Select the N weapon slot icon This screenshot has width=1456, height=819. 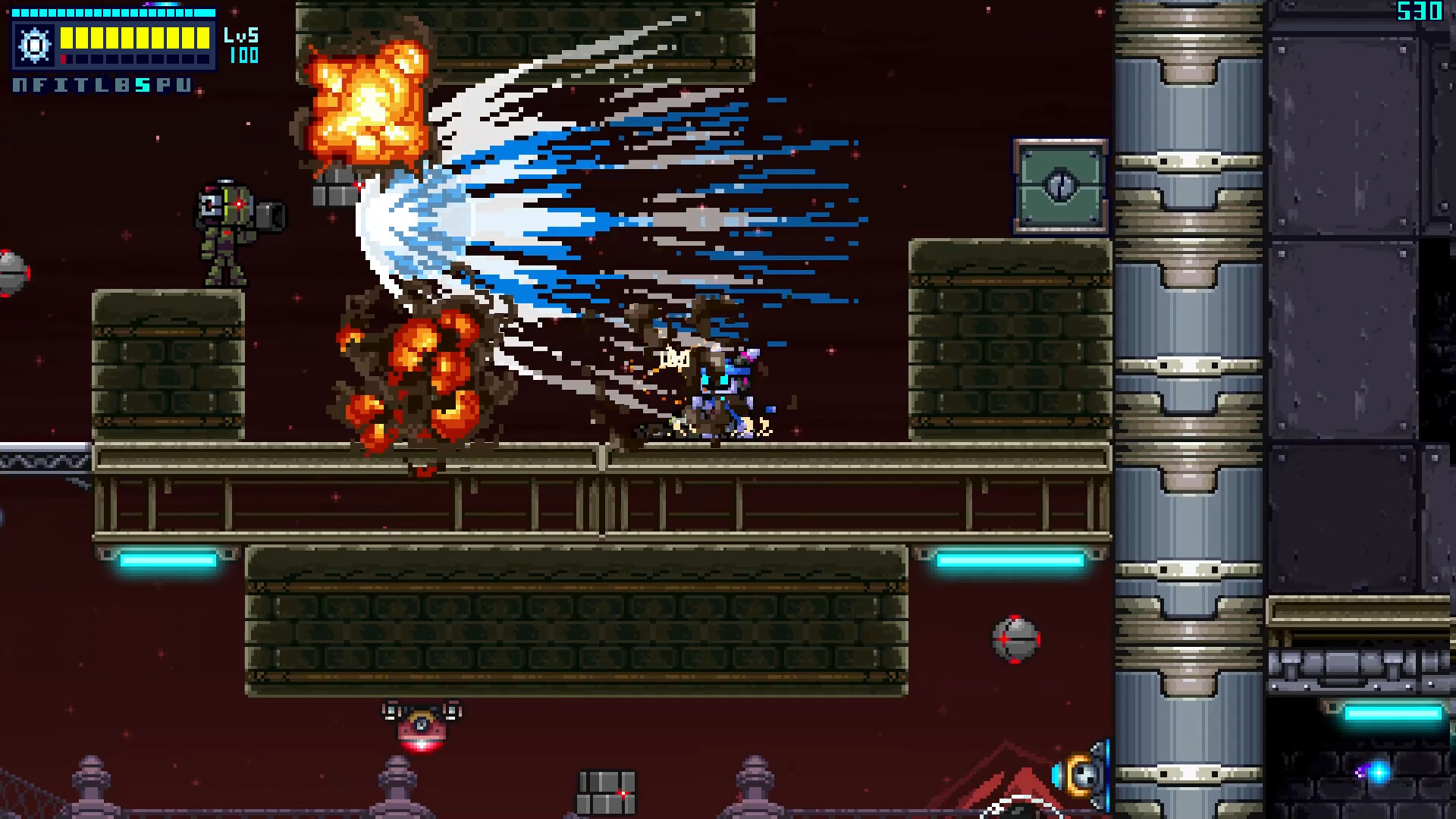[18, 86]
